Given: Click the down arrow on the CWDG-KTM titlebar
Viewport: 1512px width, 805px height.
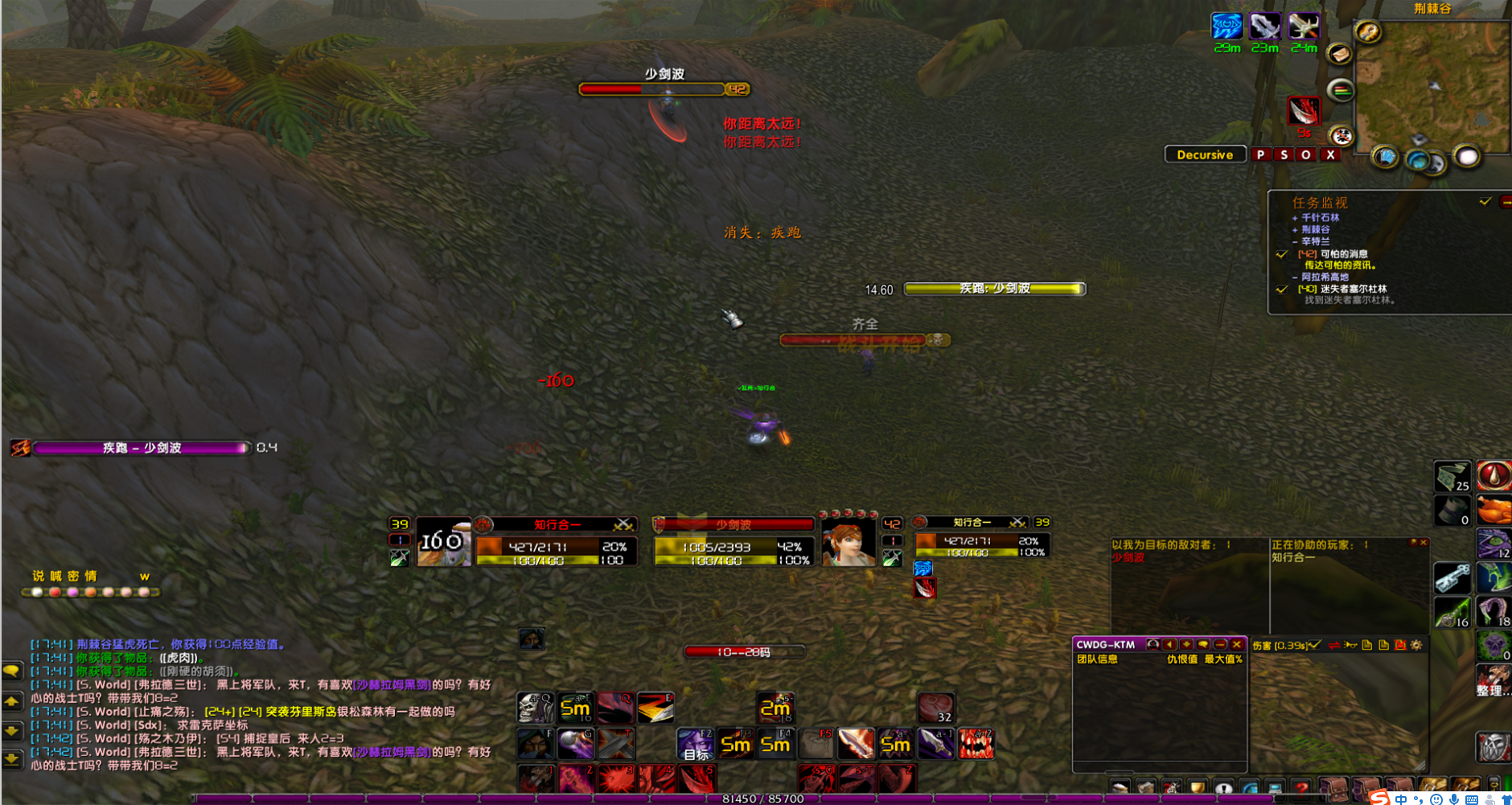Looking at the screenshot, I should coord(1186,644).
